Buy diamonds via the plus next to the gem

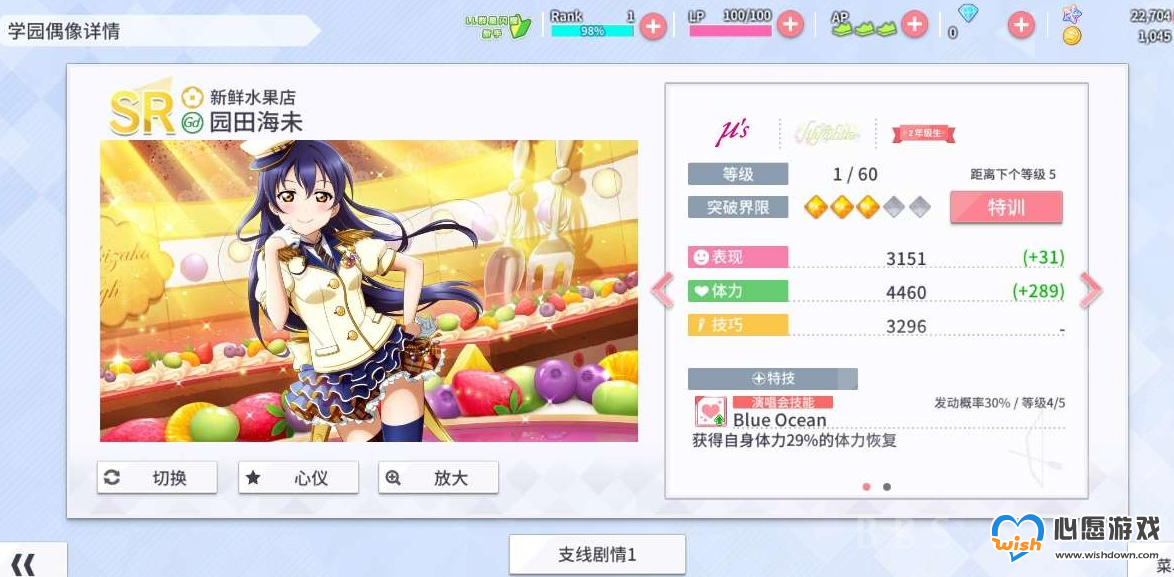click(x=1020, y=25)
